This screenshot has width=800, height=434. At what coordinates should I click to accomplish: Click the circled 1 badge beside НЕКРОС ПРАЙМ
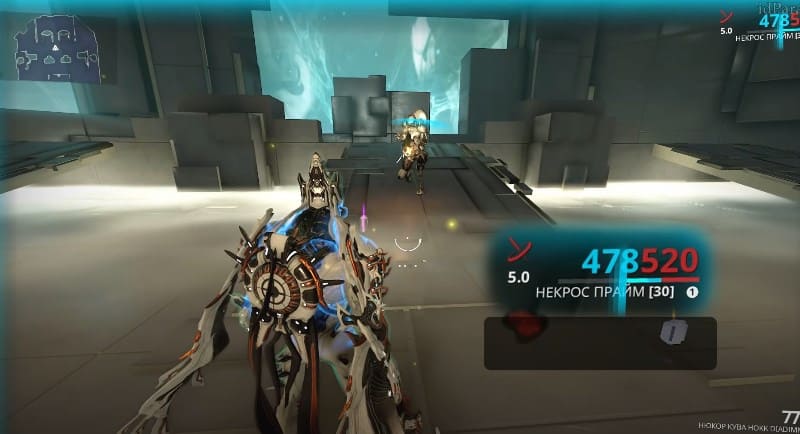pos(691,294)
